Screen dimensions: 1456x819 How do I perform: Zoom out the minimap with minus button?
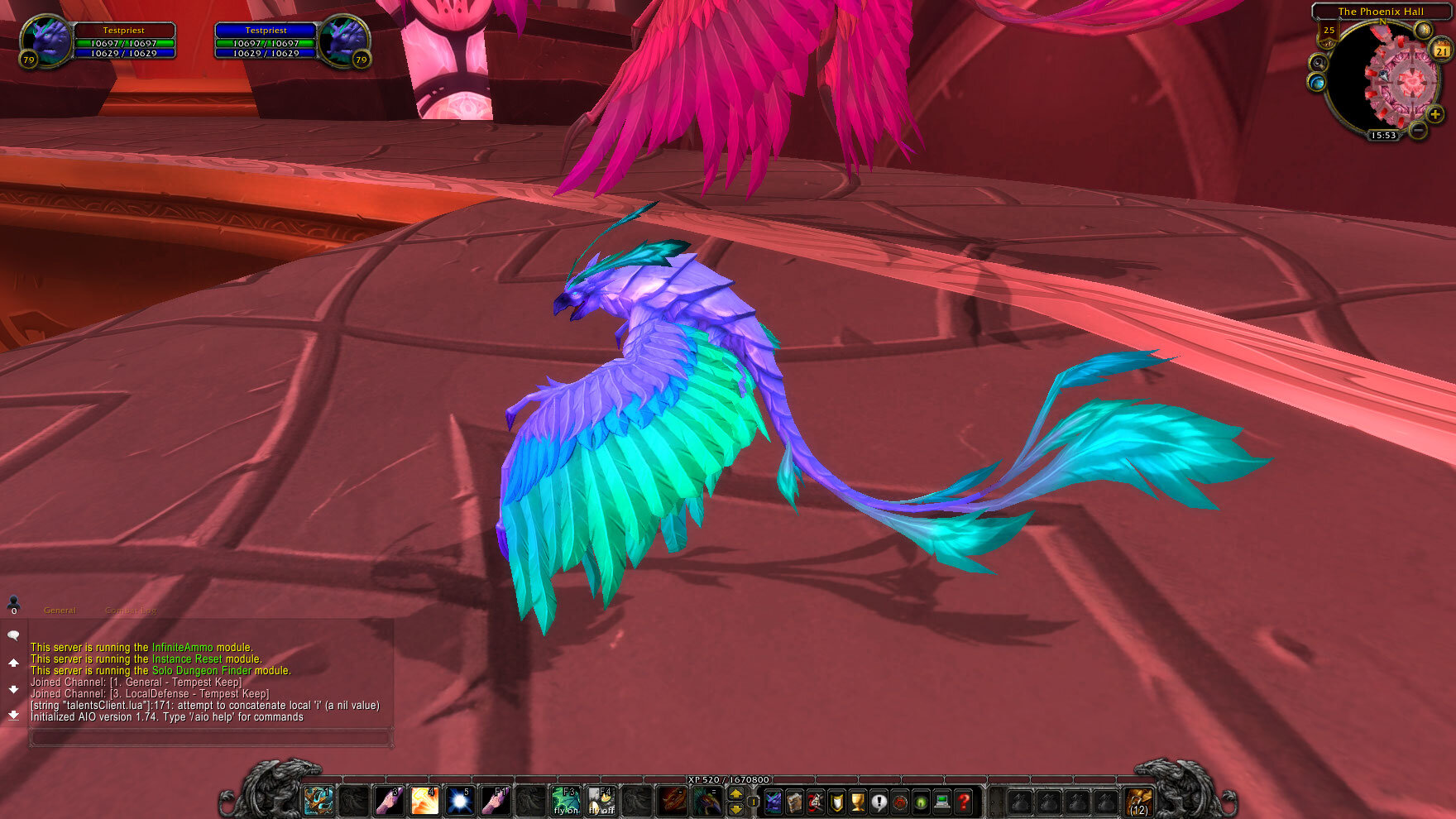click(1417, 131)
